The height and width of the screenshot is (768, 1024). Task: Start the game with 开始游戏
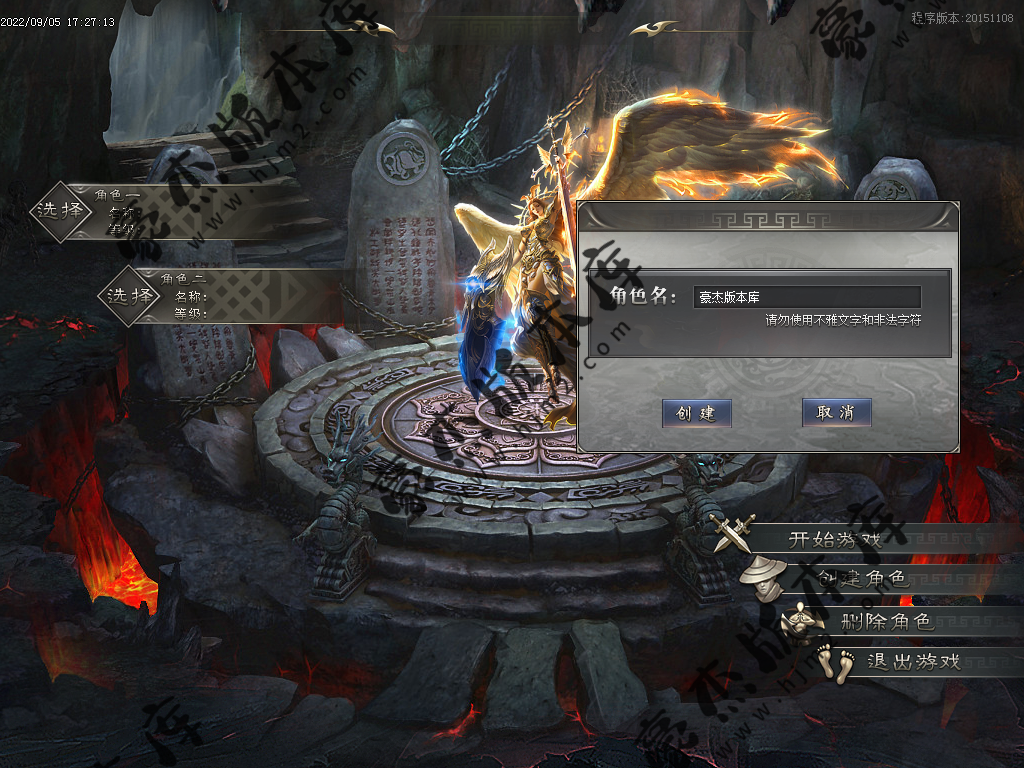835,540
